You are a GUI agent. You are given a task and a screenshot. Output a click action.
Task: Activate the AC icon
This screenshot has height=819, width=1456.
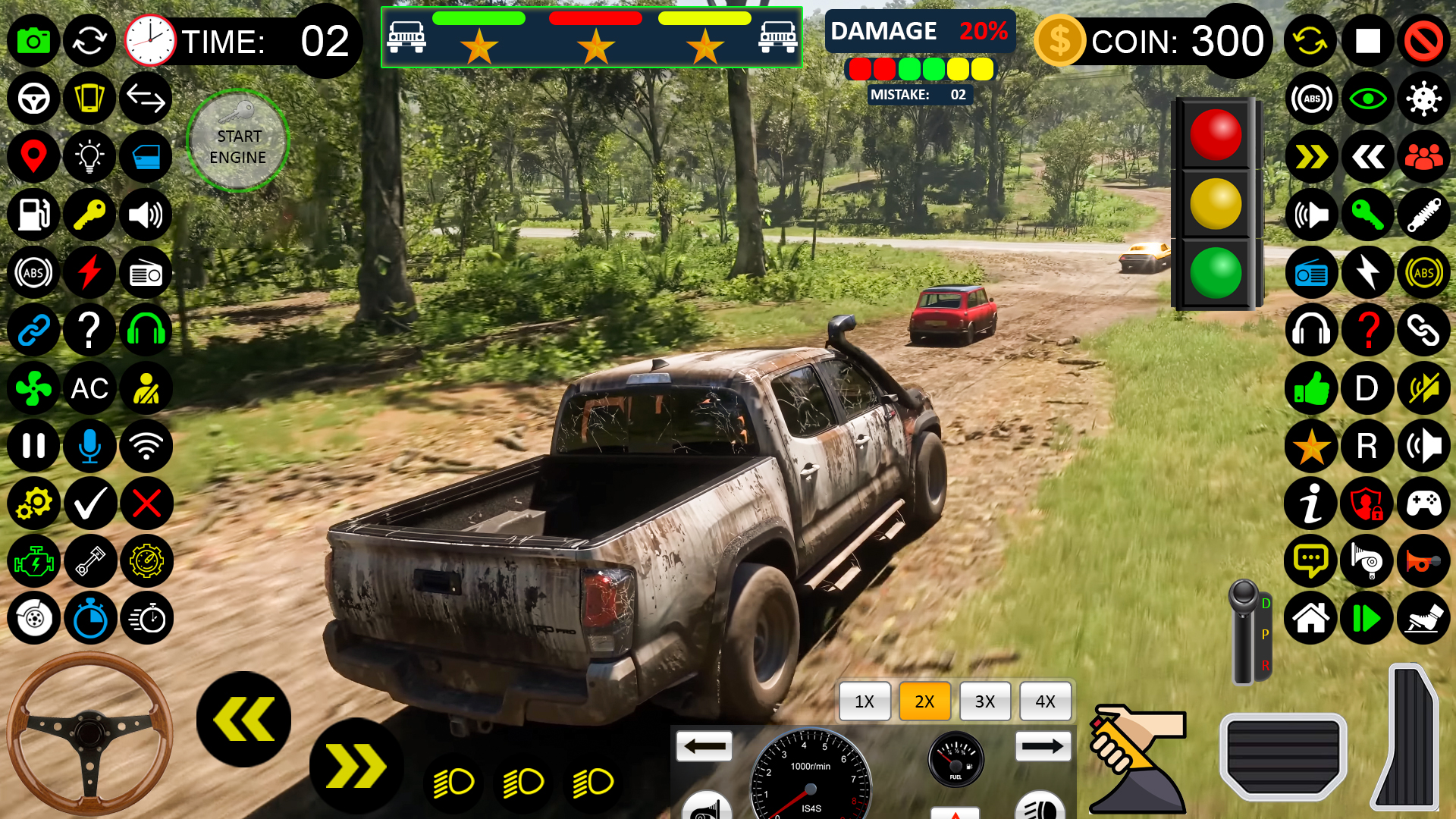(90, 388)
